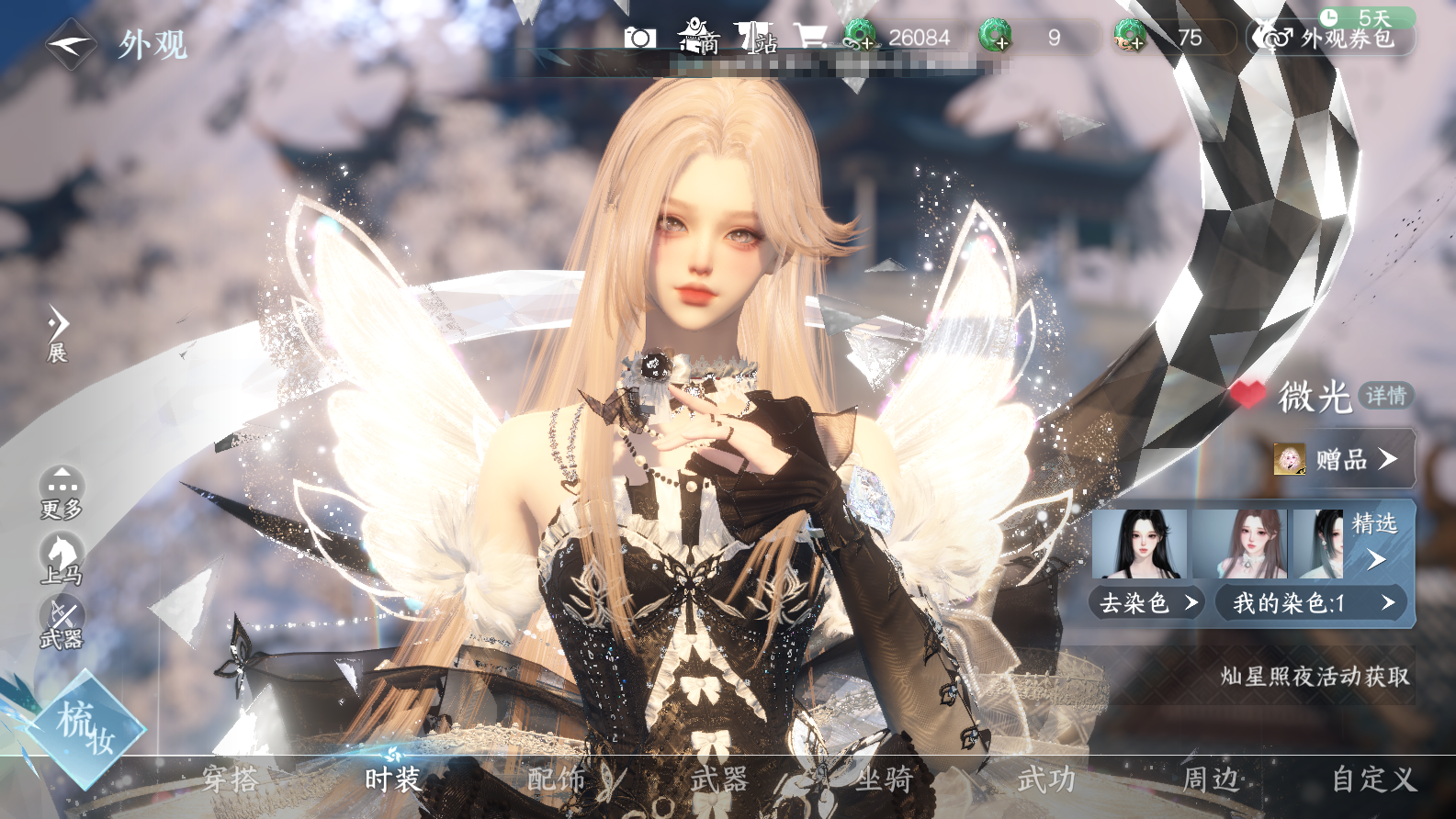Screen dimensions: 1456x819
Task: Select the 周边 merchandise tab
Action: pyautogui.click(x=1211, y=780)
